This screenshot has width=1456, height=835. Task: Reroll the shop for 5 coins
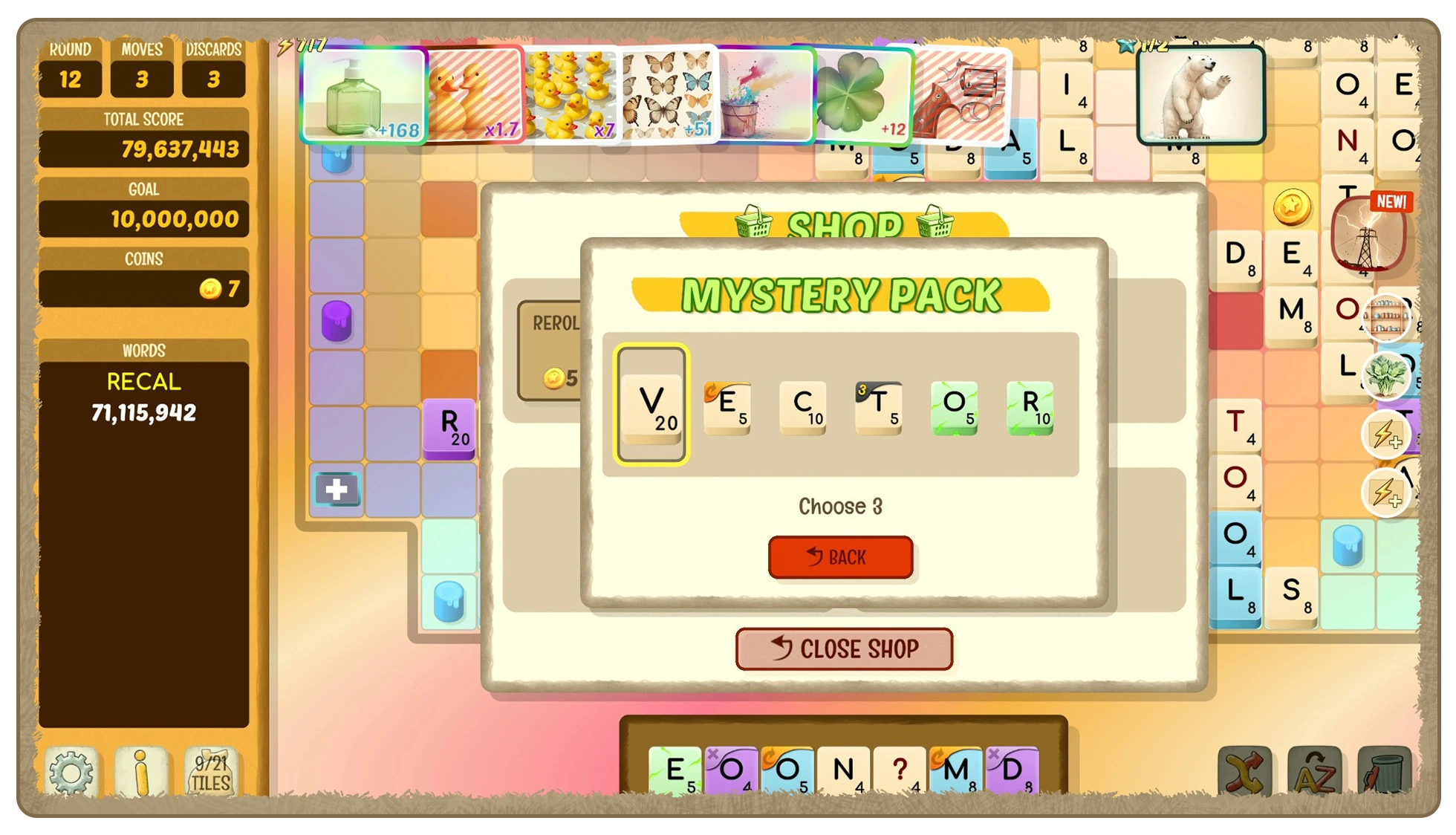(551, 351)
